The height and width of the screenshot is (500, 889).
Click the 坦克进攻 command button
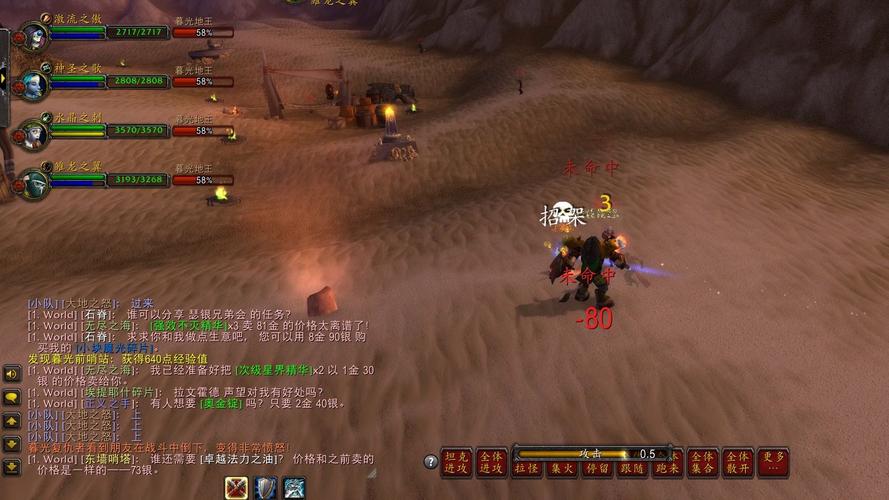pyautogui.click(x=456, y=462)
